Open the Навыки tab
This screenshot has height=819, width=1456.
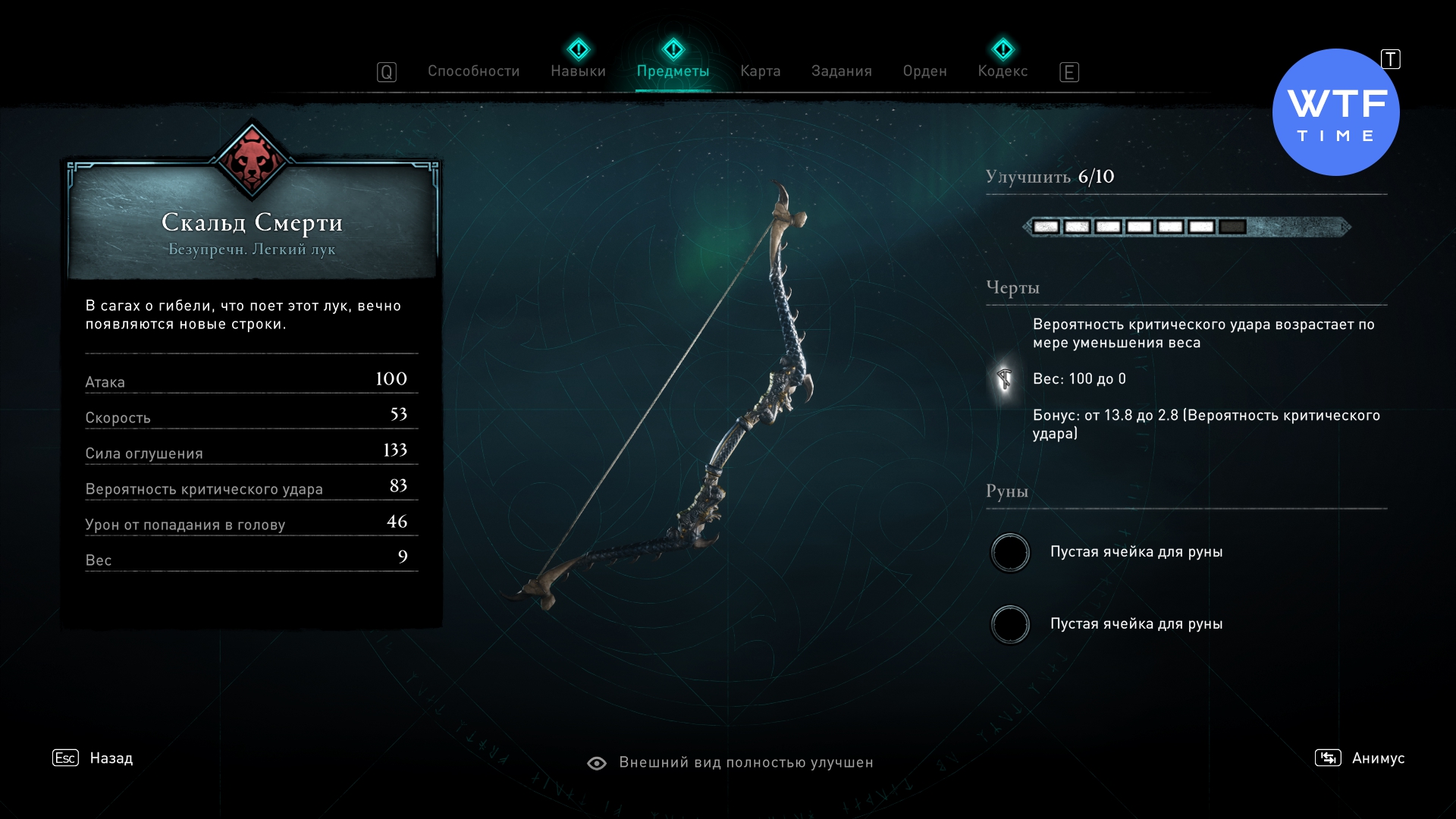578,71
